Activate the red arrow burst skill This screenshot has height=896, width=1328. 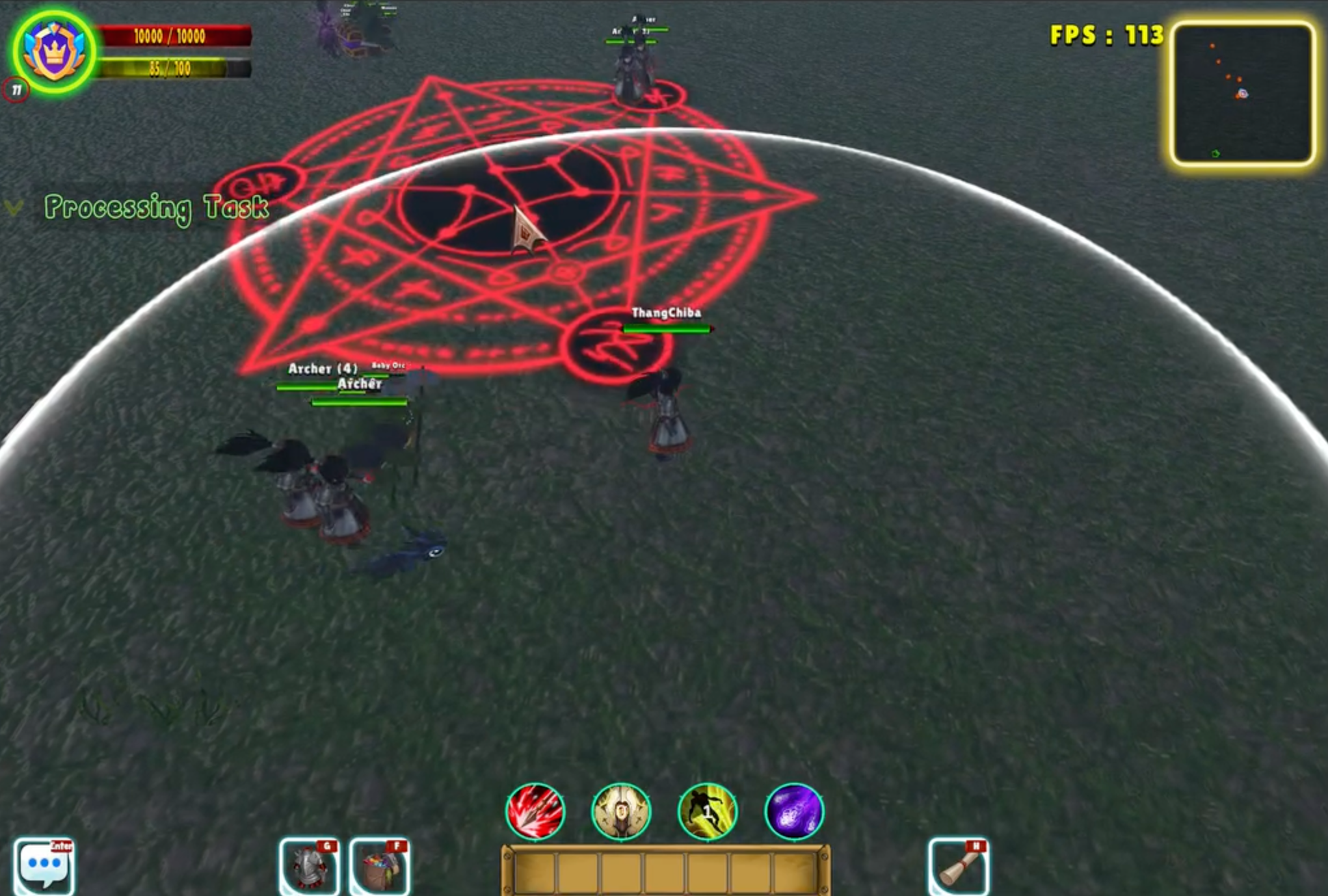535,811
